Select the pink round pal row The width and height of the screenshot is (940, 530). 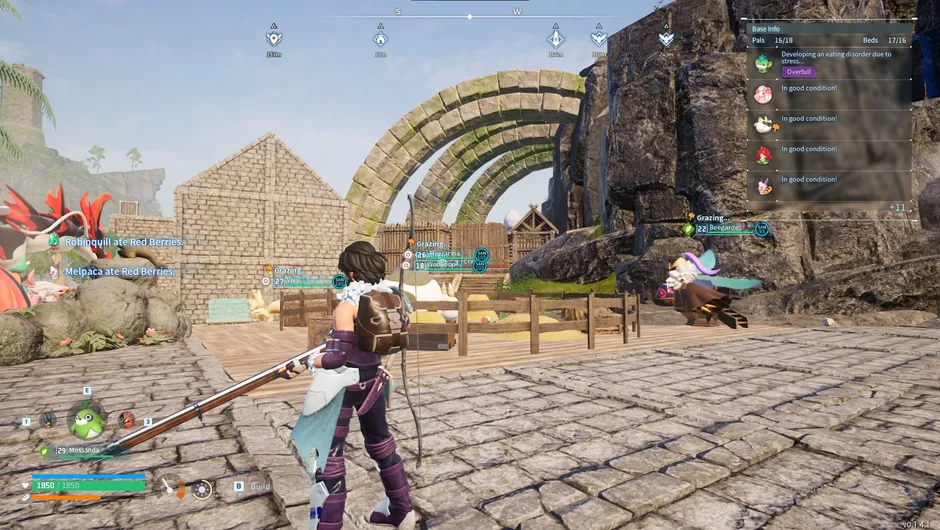[x=763, y=94]
